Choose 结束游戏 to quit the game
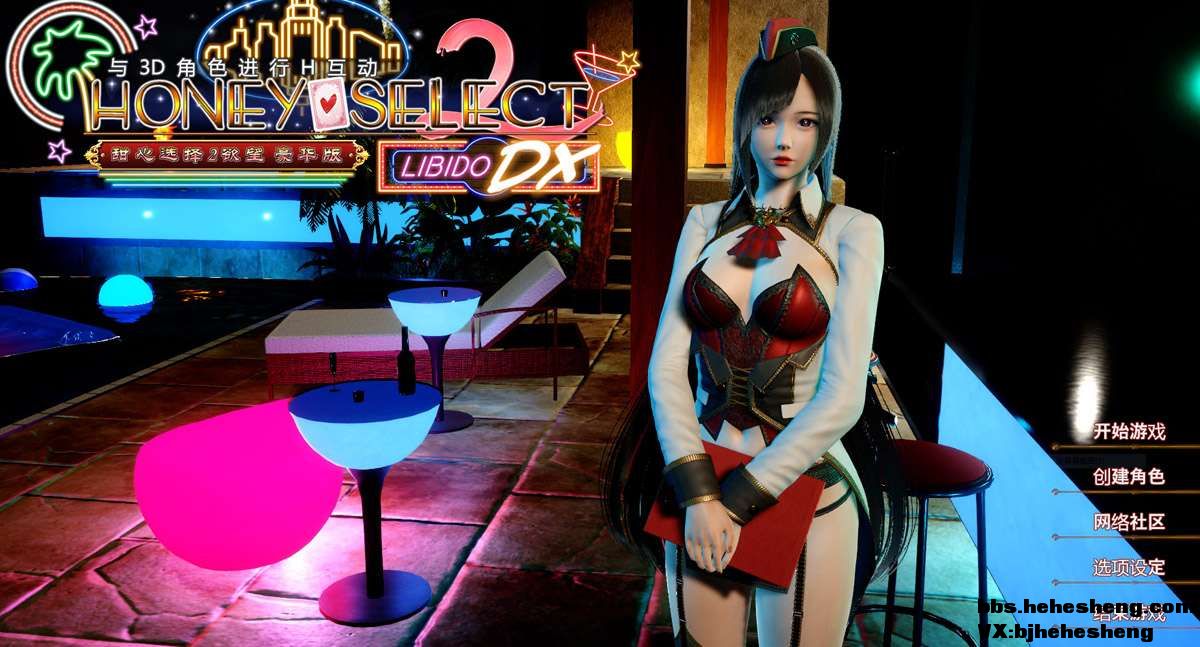 1129,613
